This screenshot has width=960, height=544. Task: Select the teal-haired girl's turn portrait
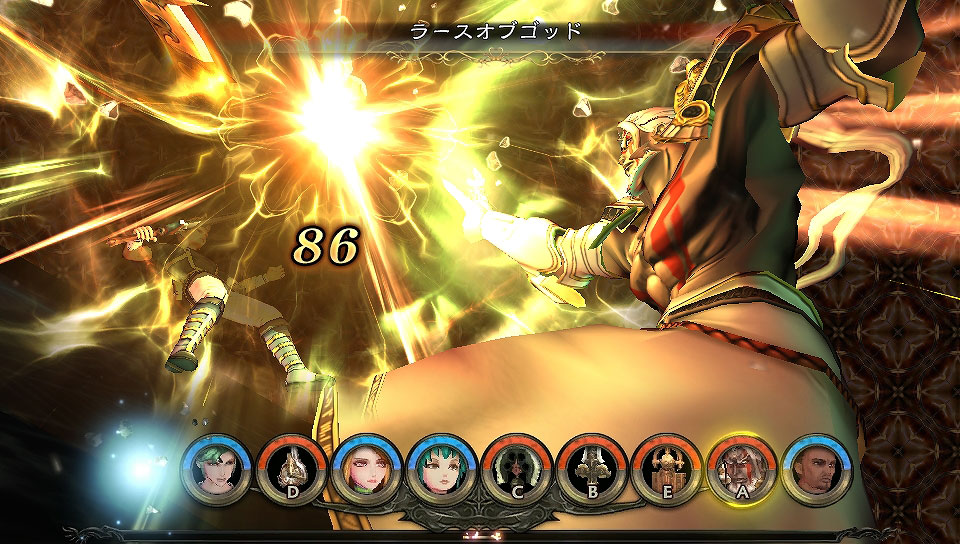442,468
